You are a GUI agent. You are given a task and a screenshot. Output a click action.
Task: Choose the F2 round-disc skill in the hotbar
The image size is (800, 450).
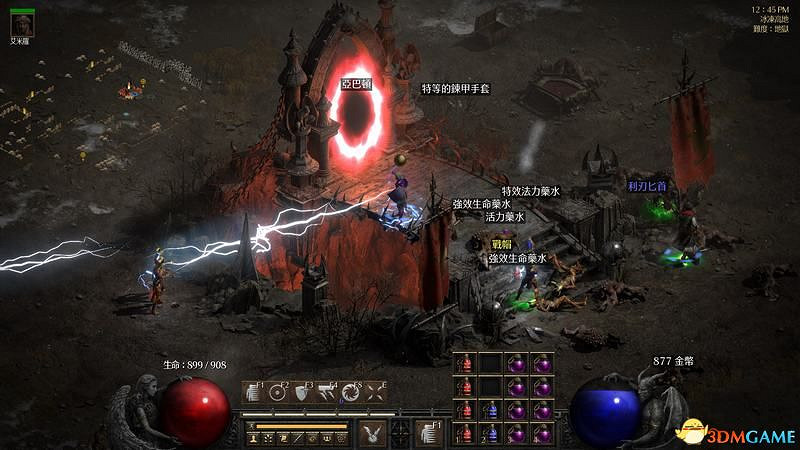(279, 393)
